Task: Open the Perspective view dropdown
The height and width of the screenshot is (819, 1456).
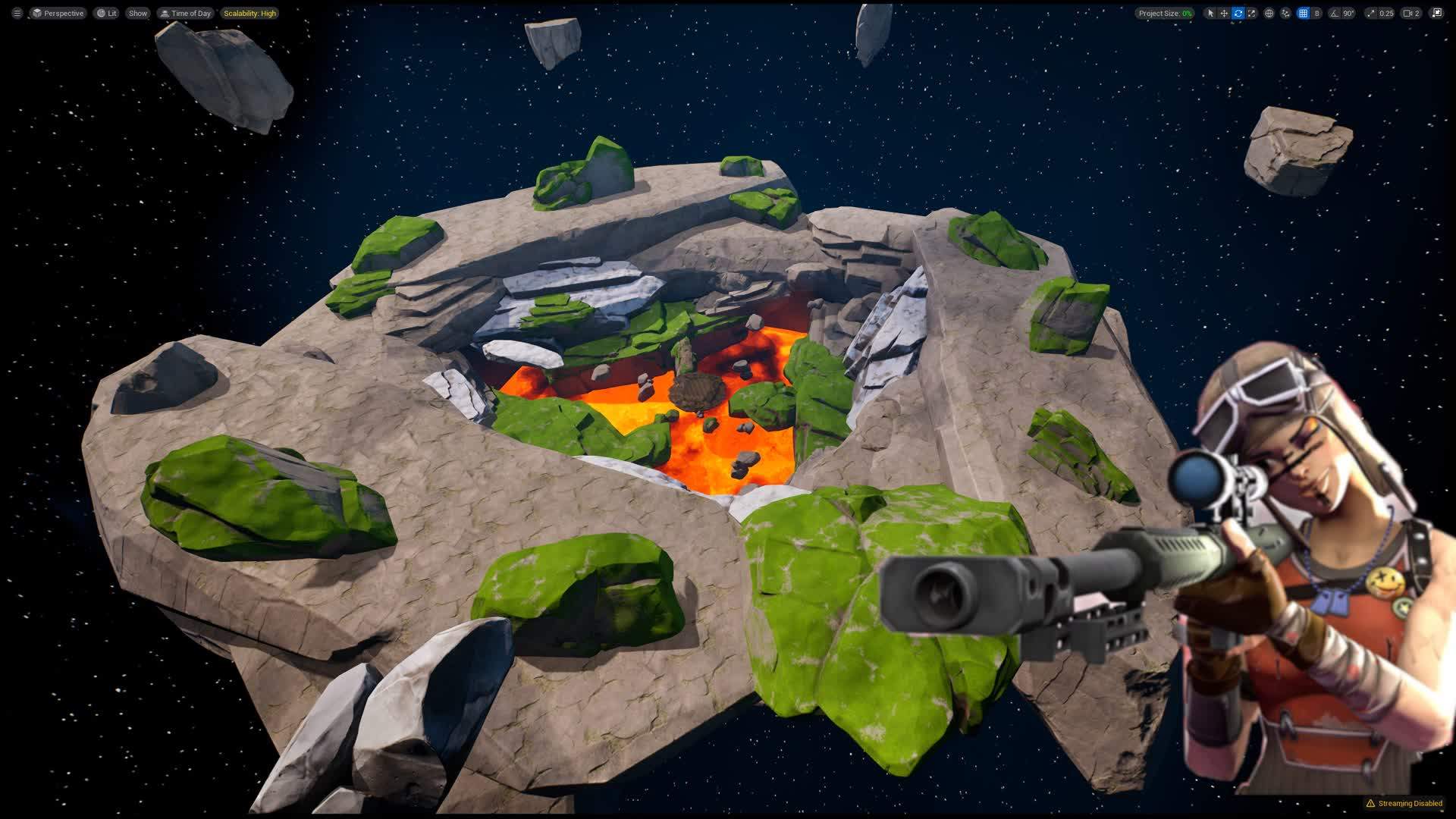Action: (x=61, y=13)
